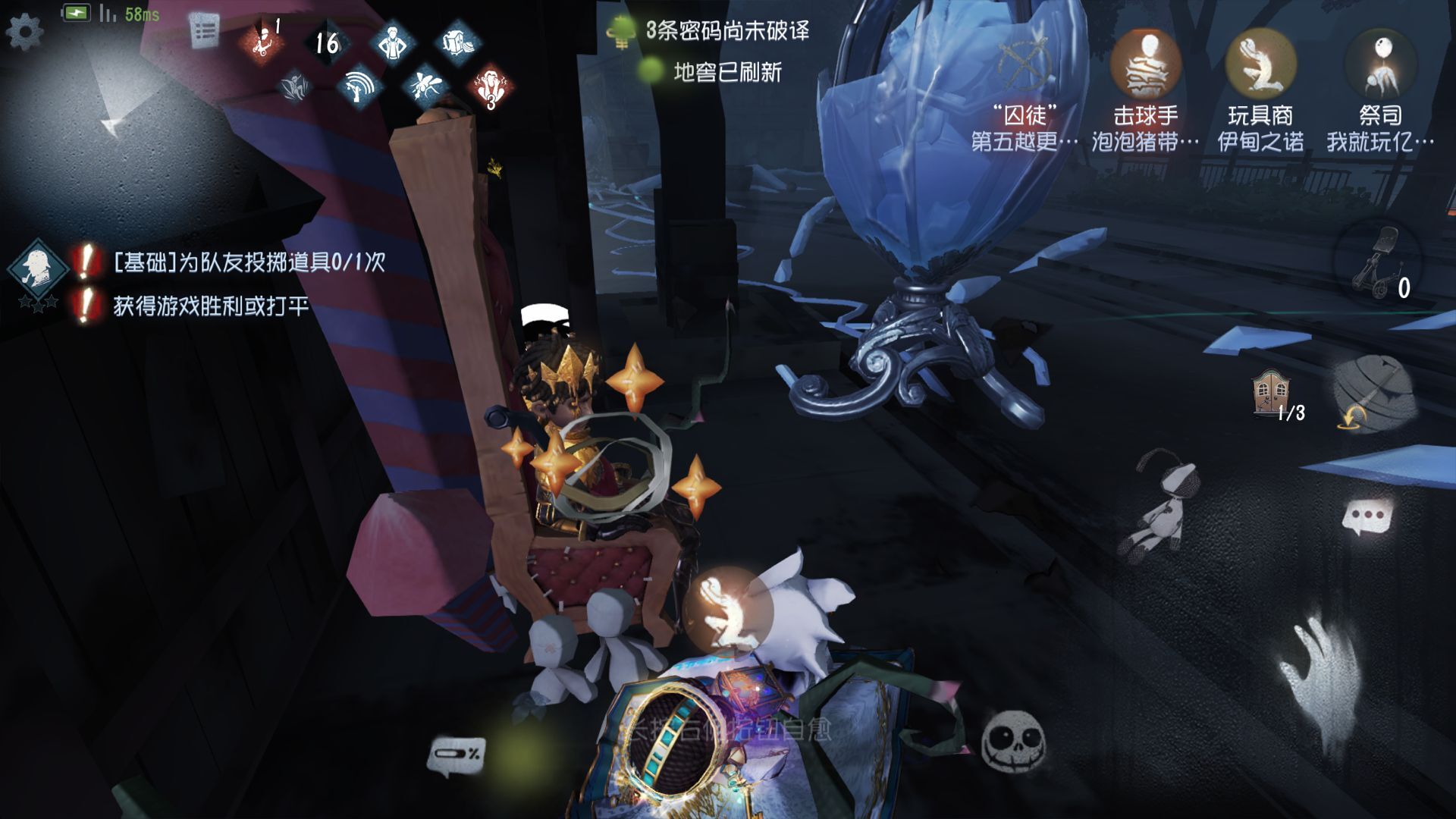Image resolution: width=1456 pixels, height=819 pixels.
Task: Open the settings gear menu
Action: click(24, 32)
